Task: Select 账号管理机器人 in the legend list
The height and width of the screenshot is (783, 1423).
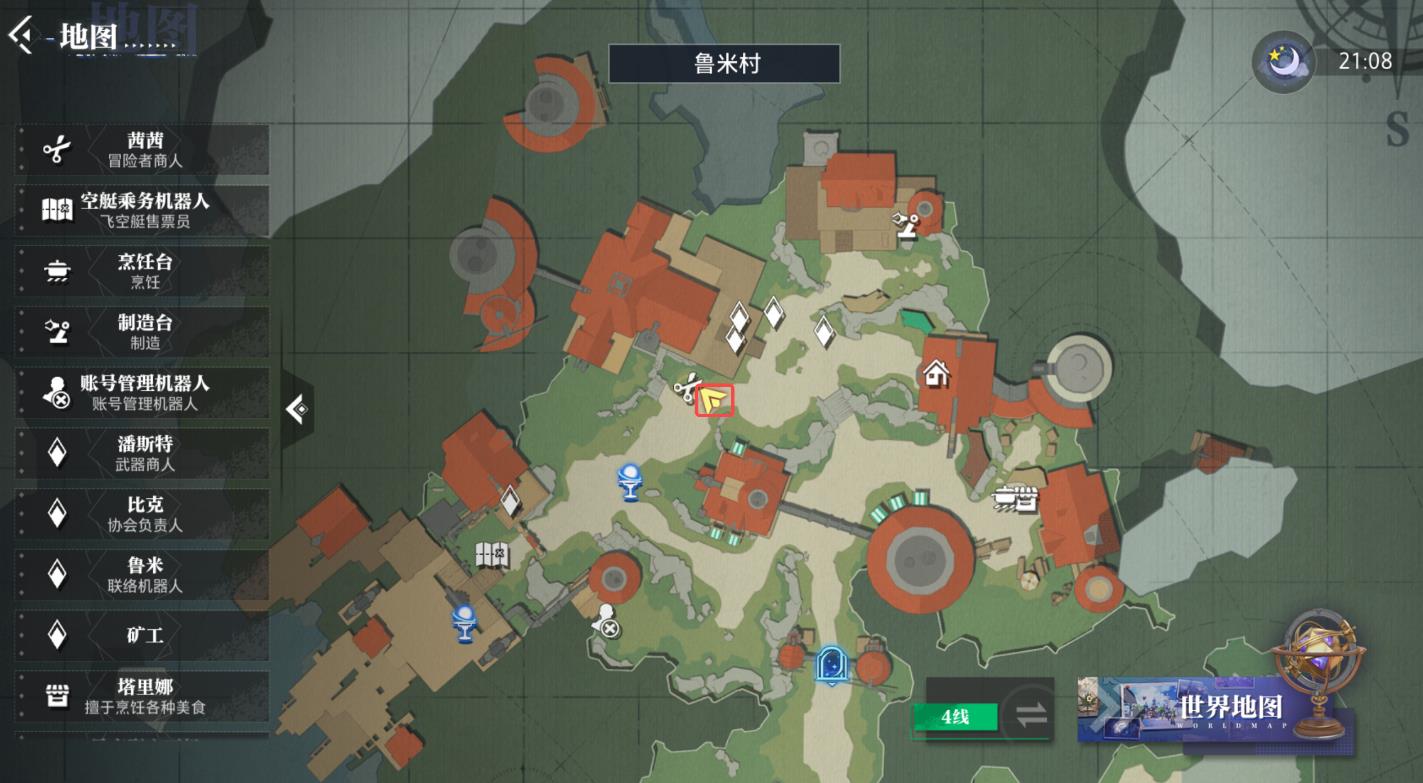Action: [x=143, y=392]
